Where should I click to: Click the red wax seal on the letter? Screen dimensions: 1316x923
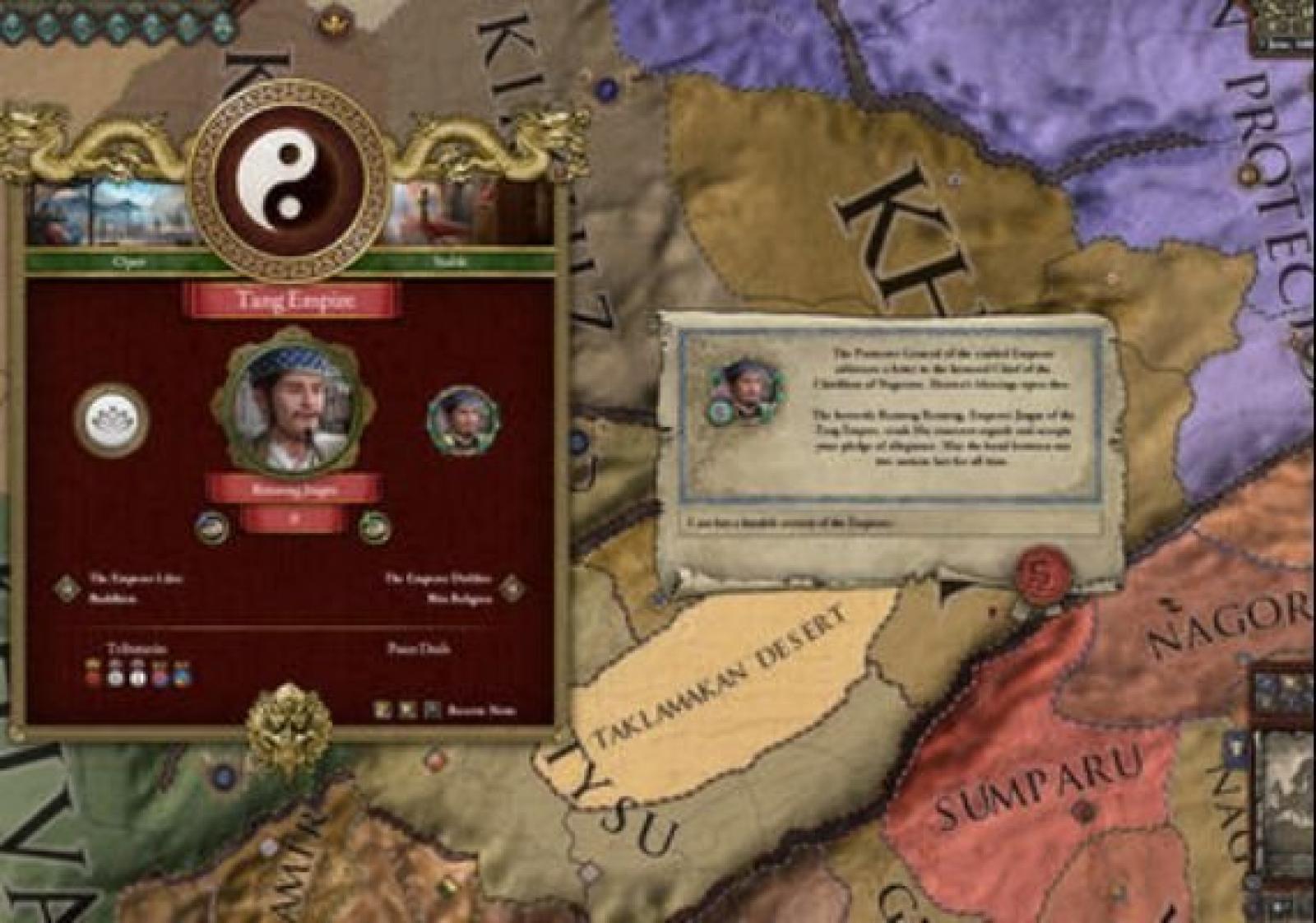1041,572
